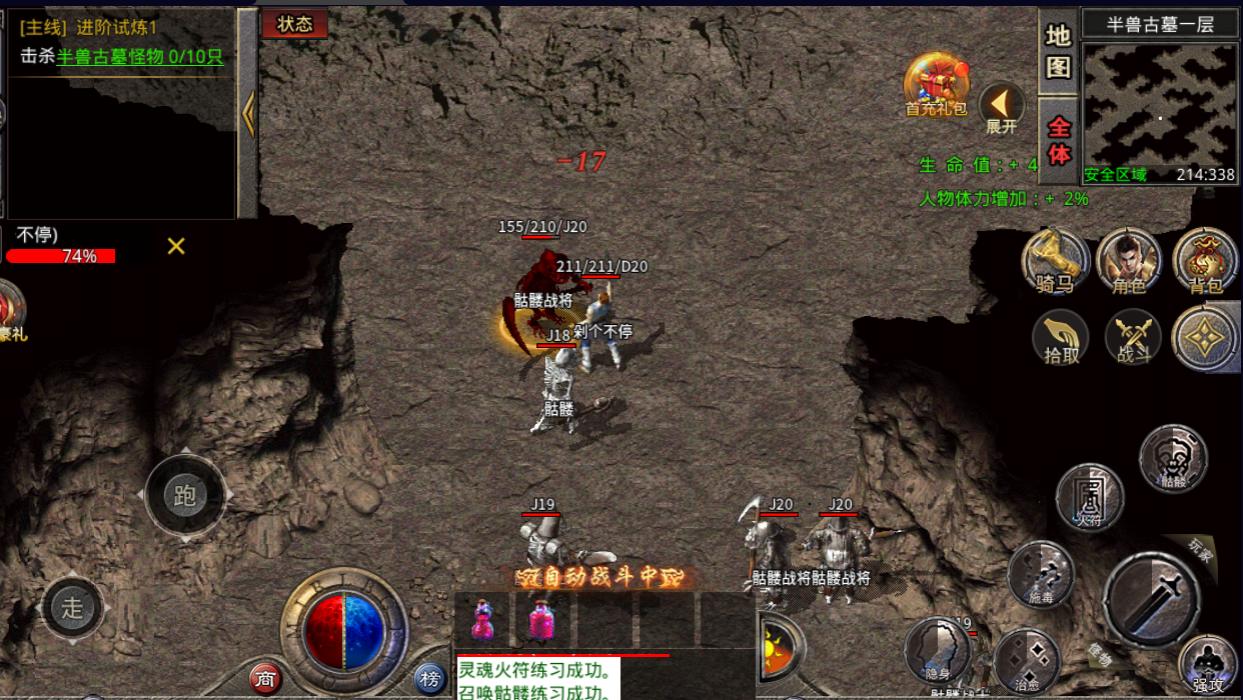Open the 地图 map button
1243x700 pixels.
1058,52
